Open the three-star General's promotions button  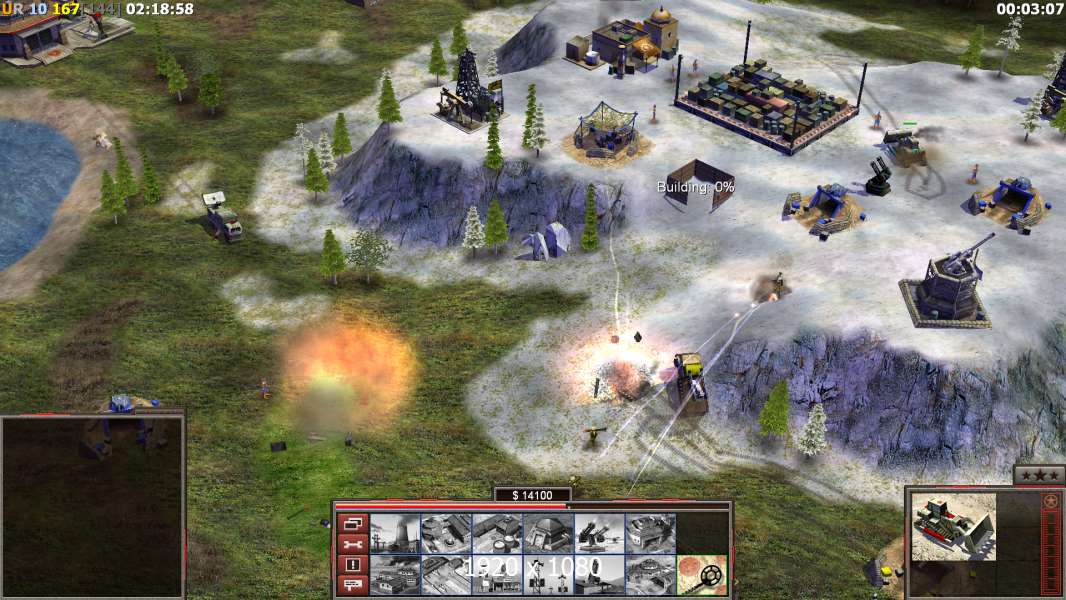pyautogui.click(x=1038, y=475)
